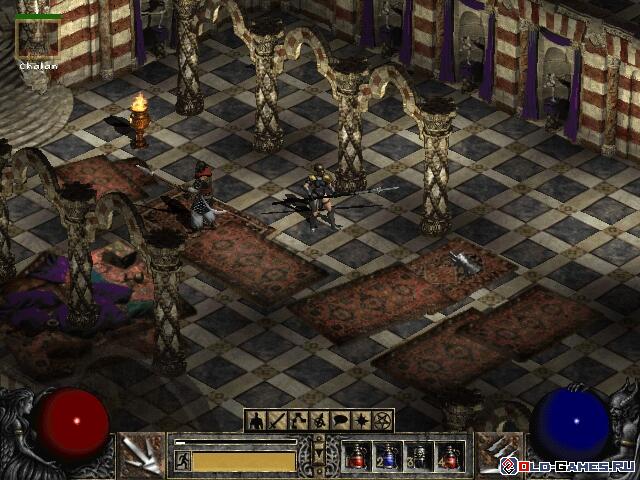The height and width of the screenshot is (480, 640).
Task: Open inventory via the sword icon
Action: (278, 421)
